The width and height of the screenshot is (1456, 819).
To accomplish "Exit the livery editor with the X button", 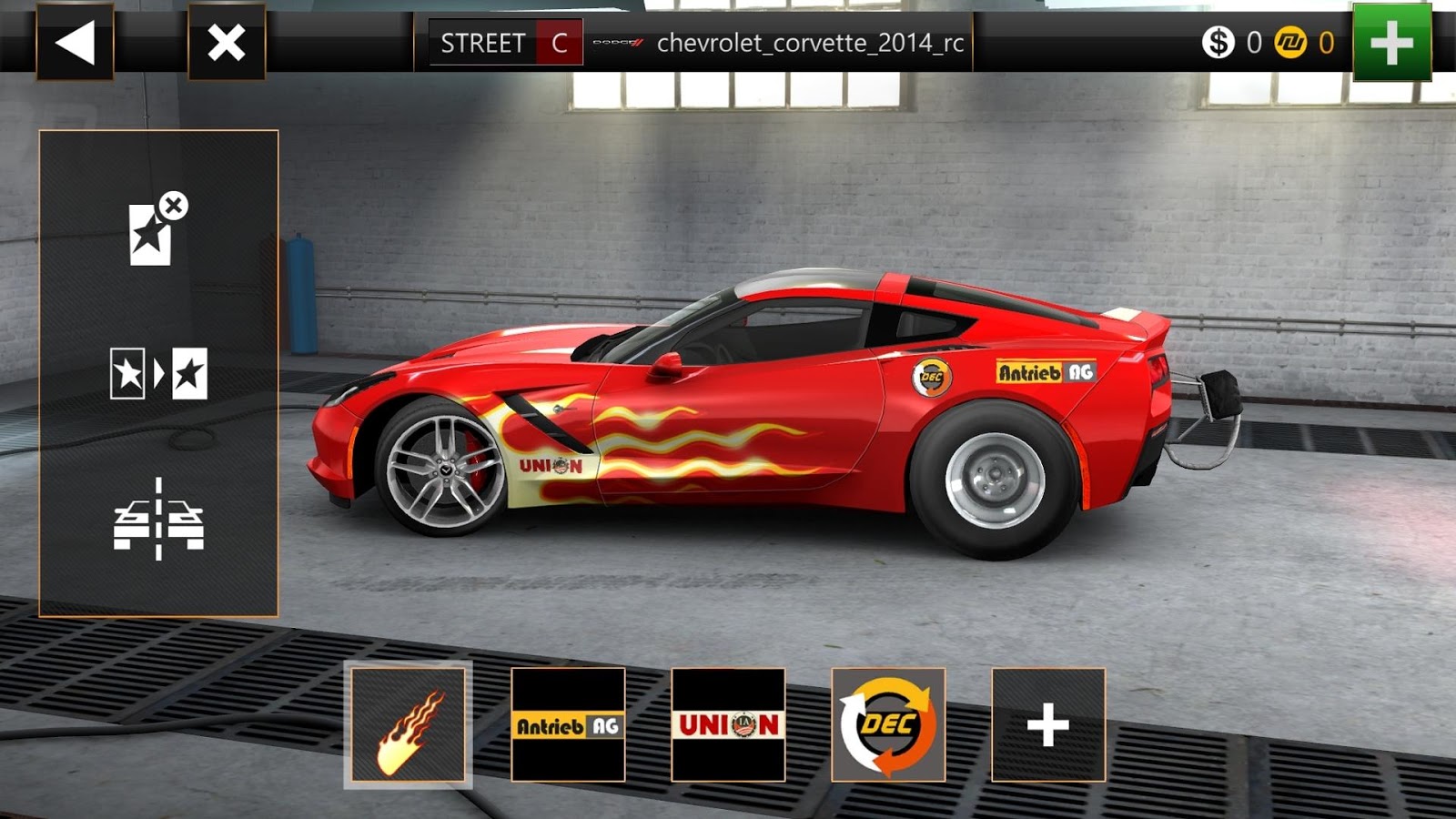I will (x=225, y=39).
